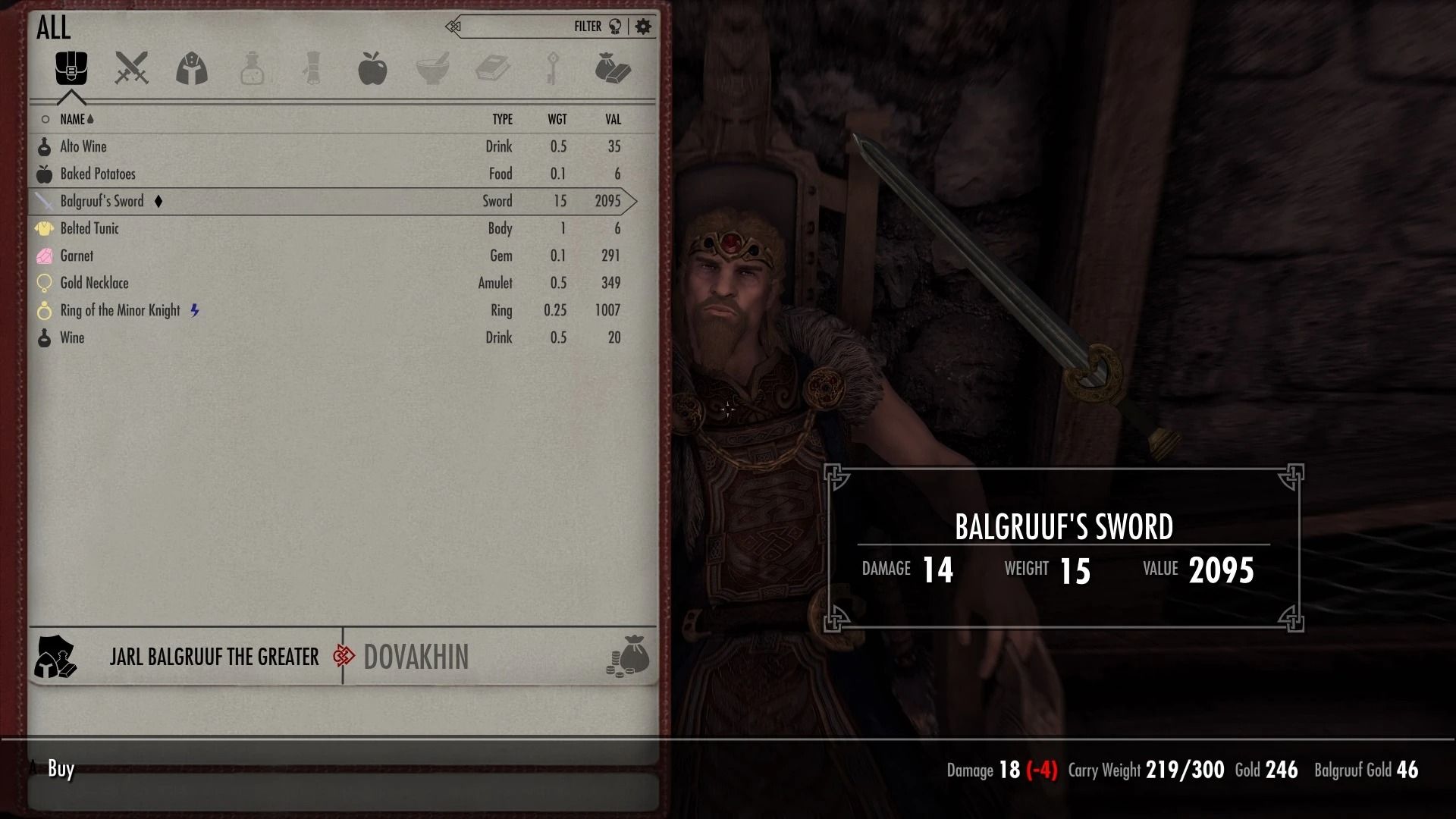Toggle sorting by item TYPE
Screen dimensions: 1456x819
[502, 119]
